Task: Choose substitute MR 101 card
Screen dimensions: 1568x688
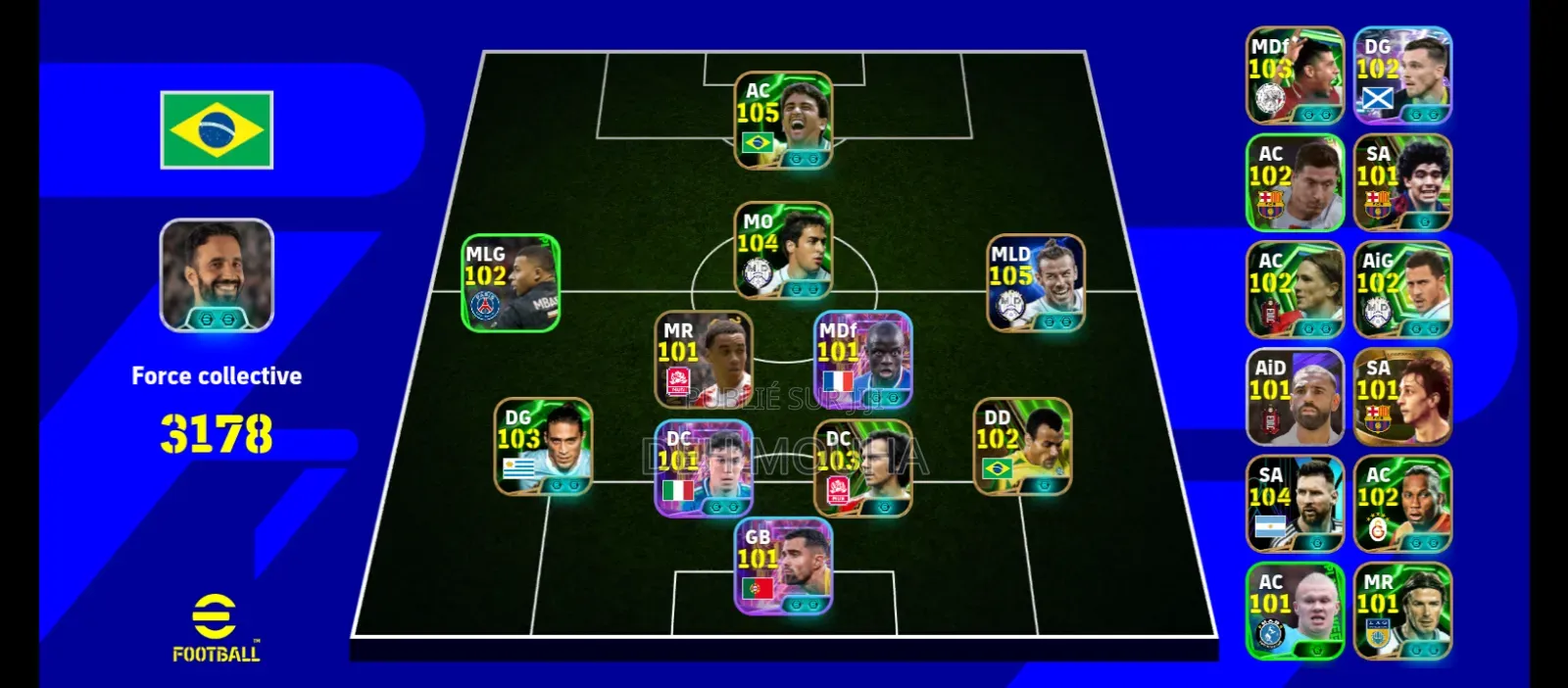Action: click(x=1402, y=611)
